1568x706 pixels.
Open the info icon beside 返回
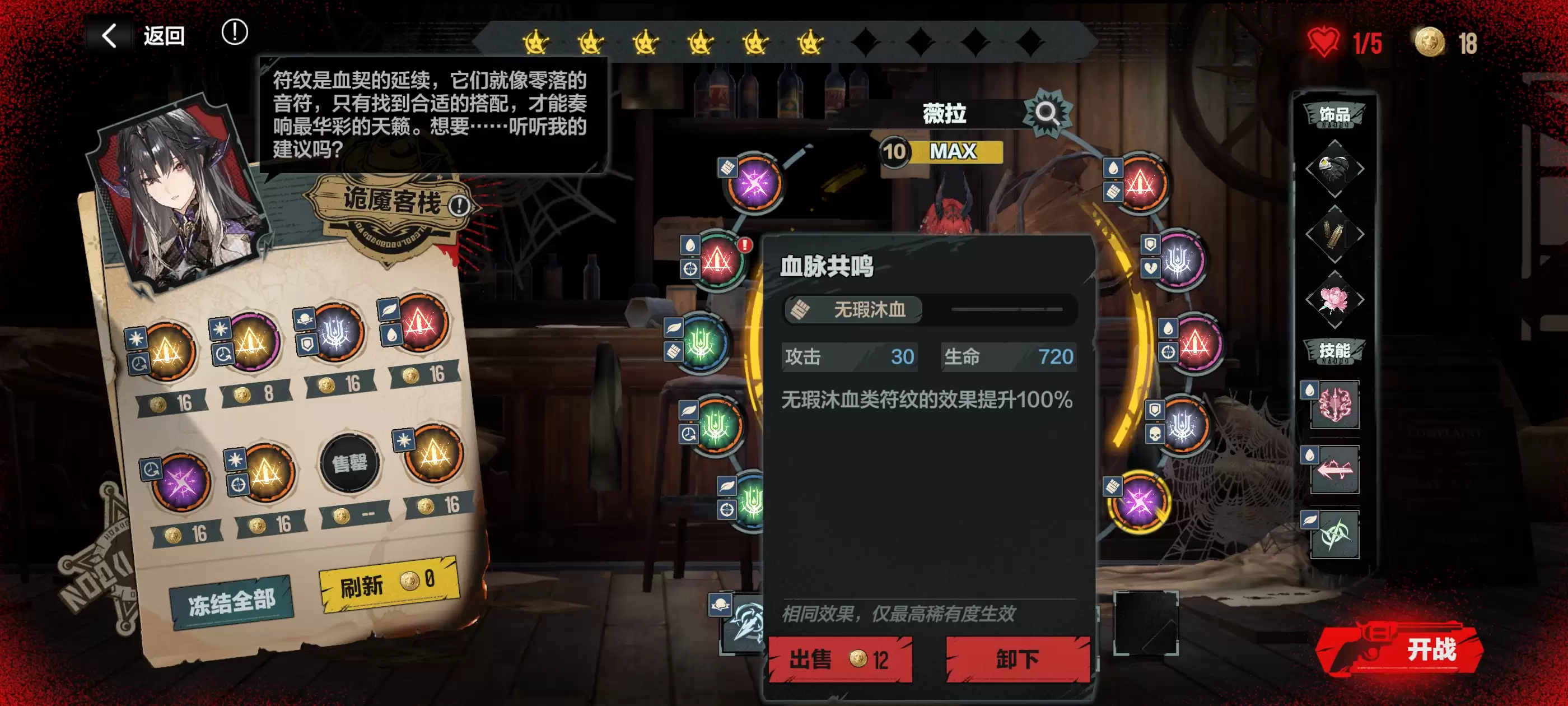[x=234, y=32]
